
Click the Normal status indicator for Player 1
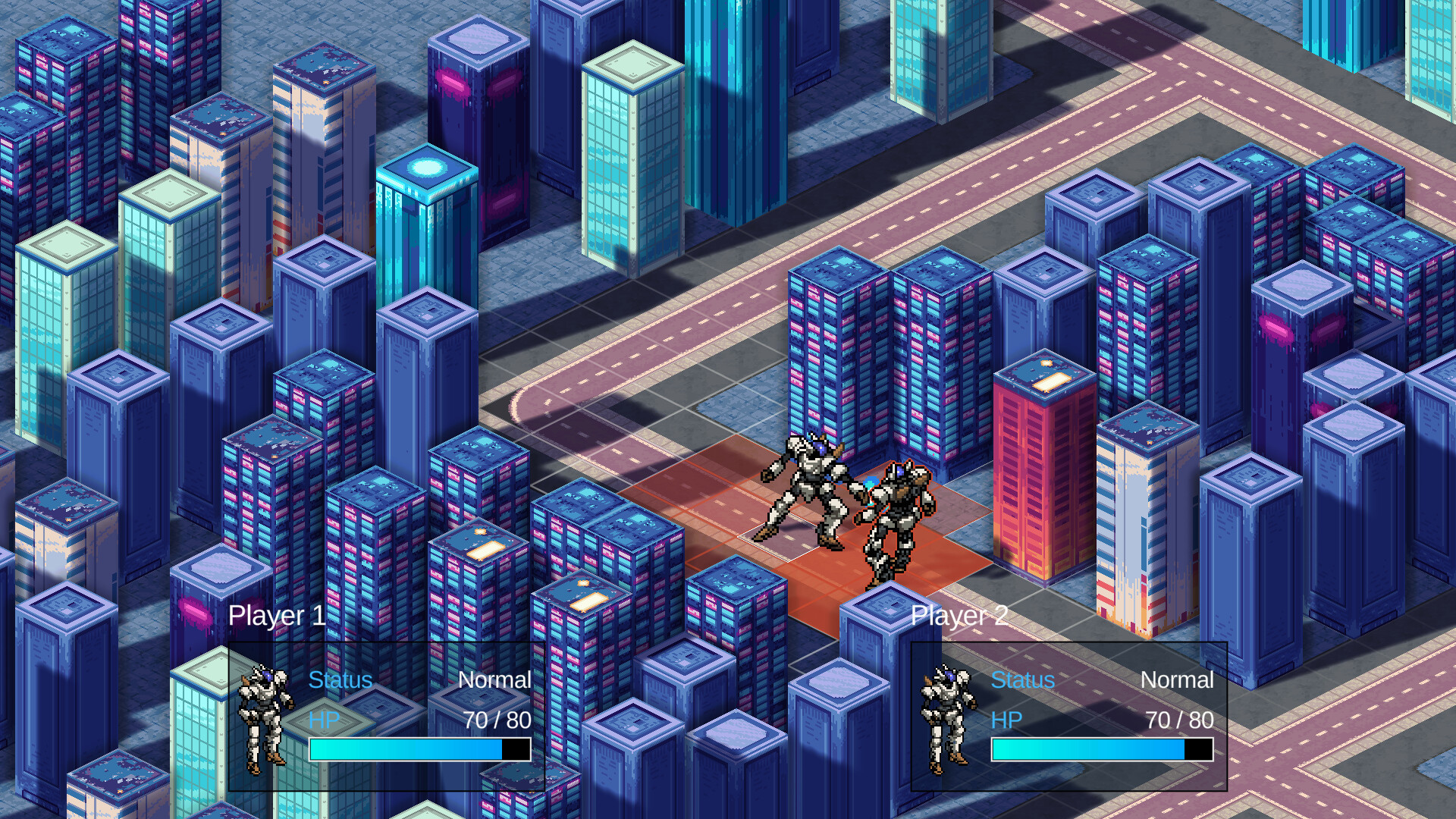click(495, 680)
